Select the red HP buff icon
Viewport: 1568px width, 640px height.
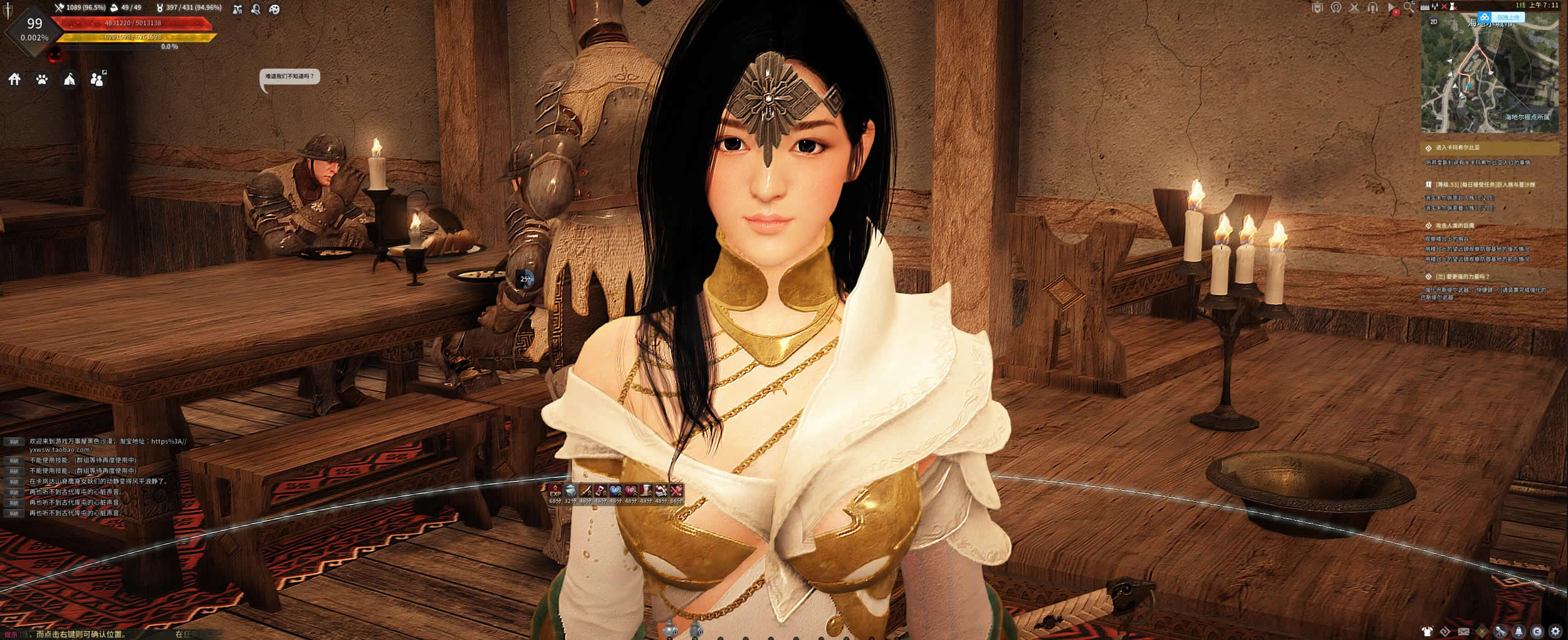[630, 490]
